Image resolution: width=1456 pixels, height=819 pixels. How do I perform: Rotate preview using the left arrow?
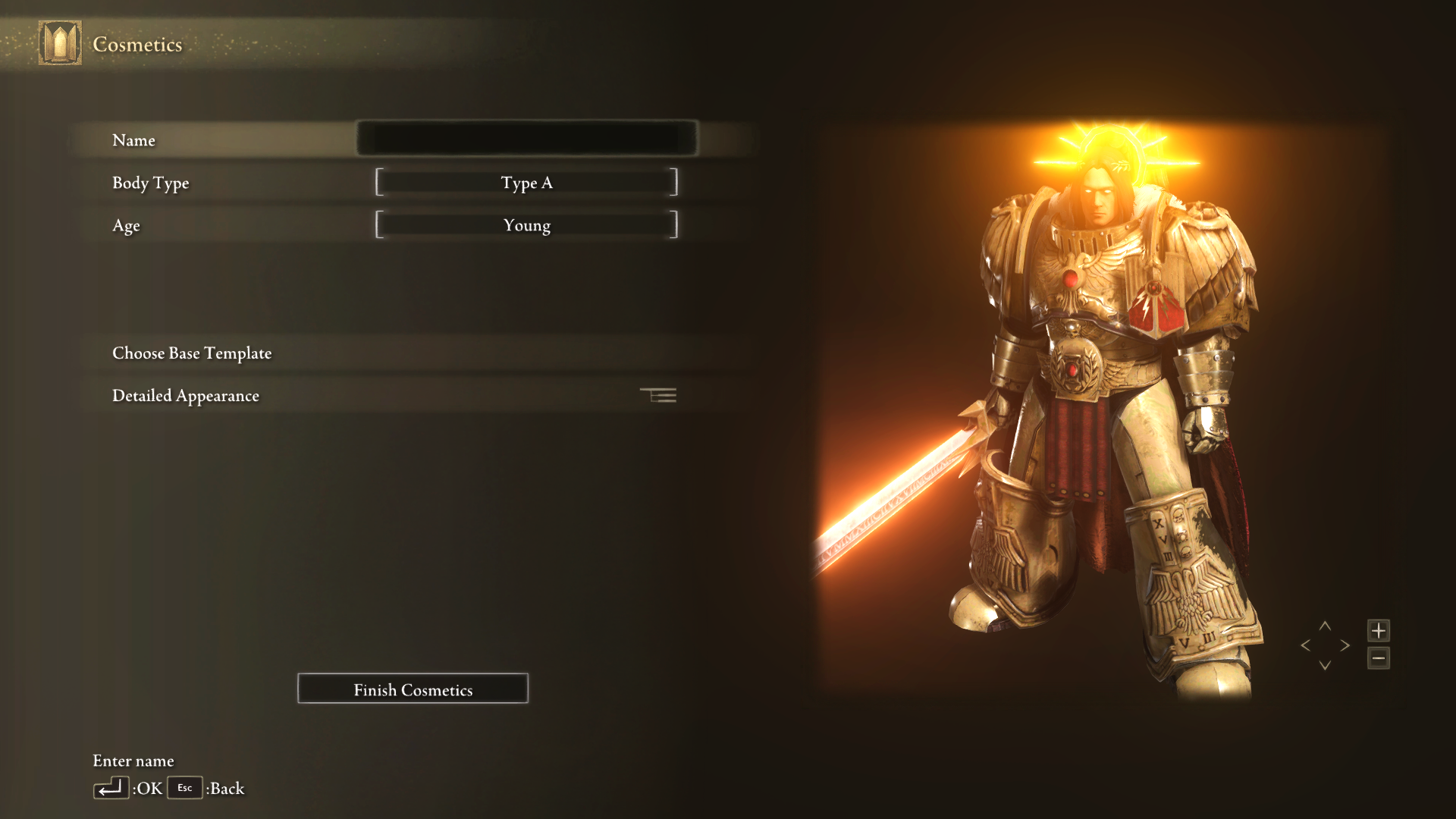coord(1305,645)
